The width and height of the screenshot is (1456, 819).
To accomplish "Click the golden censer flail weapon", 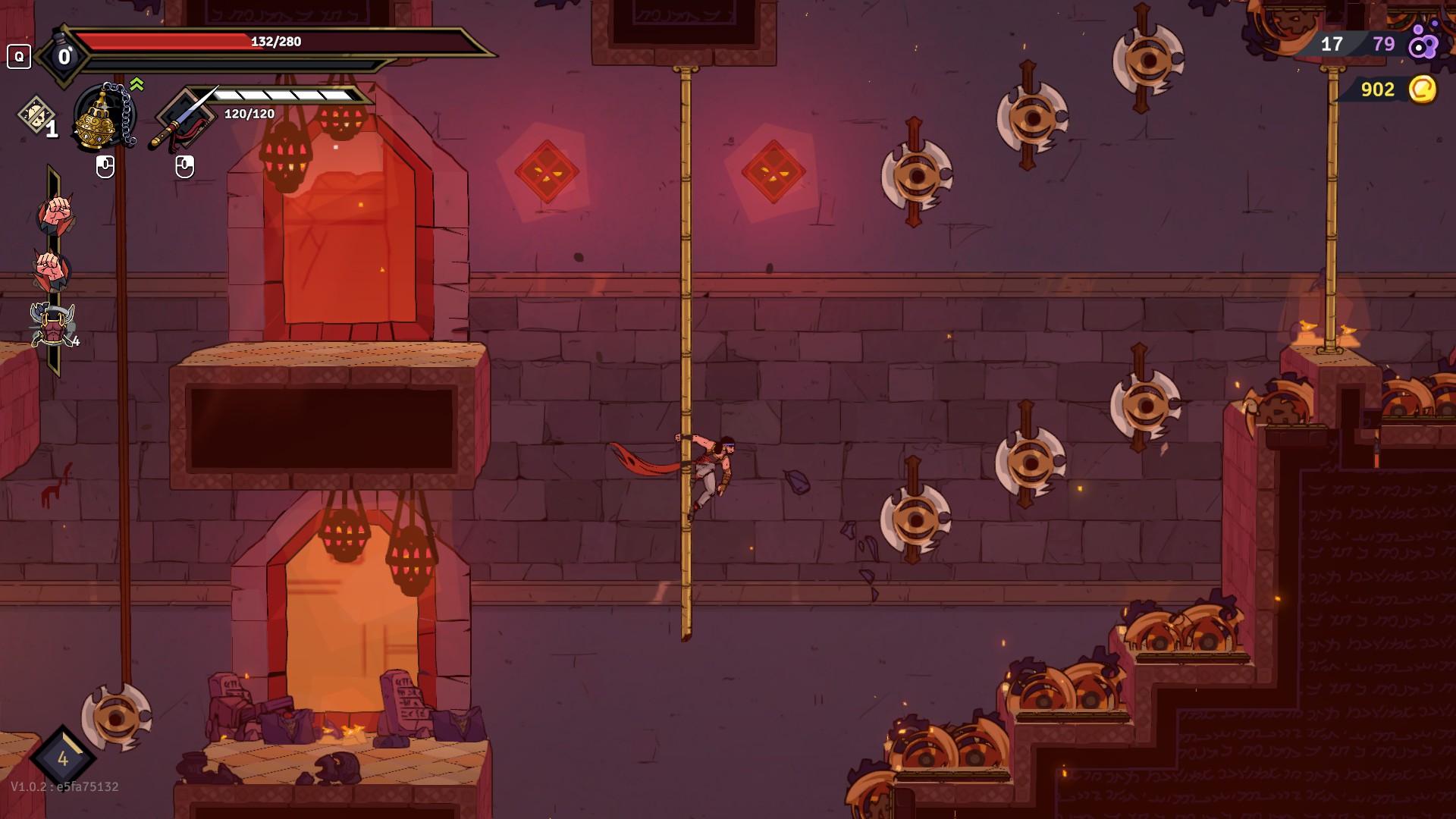I will [102, 118].
